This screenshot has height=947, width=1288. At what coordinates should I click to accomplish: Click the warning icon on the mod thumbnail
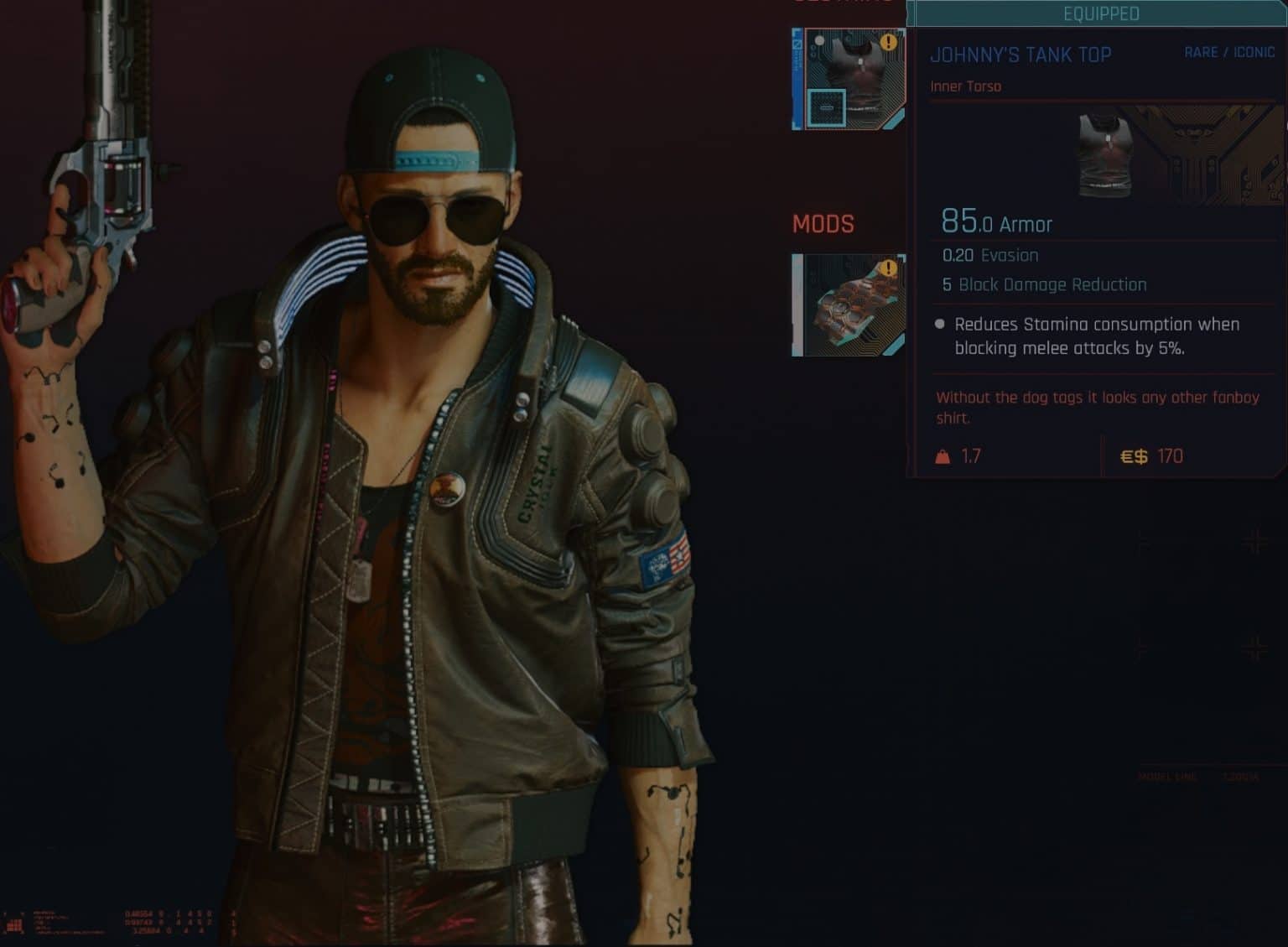(x=887, y=267)
